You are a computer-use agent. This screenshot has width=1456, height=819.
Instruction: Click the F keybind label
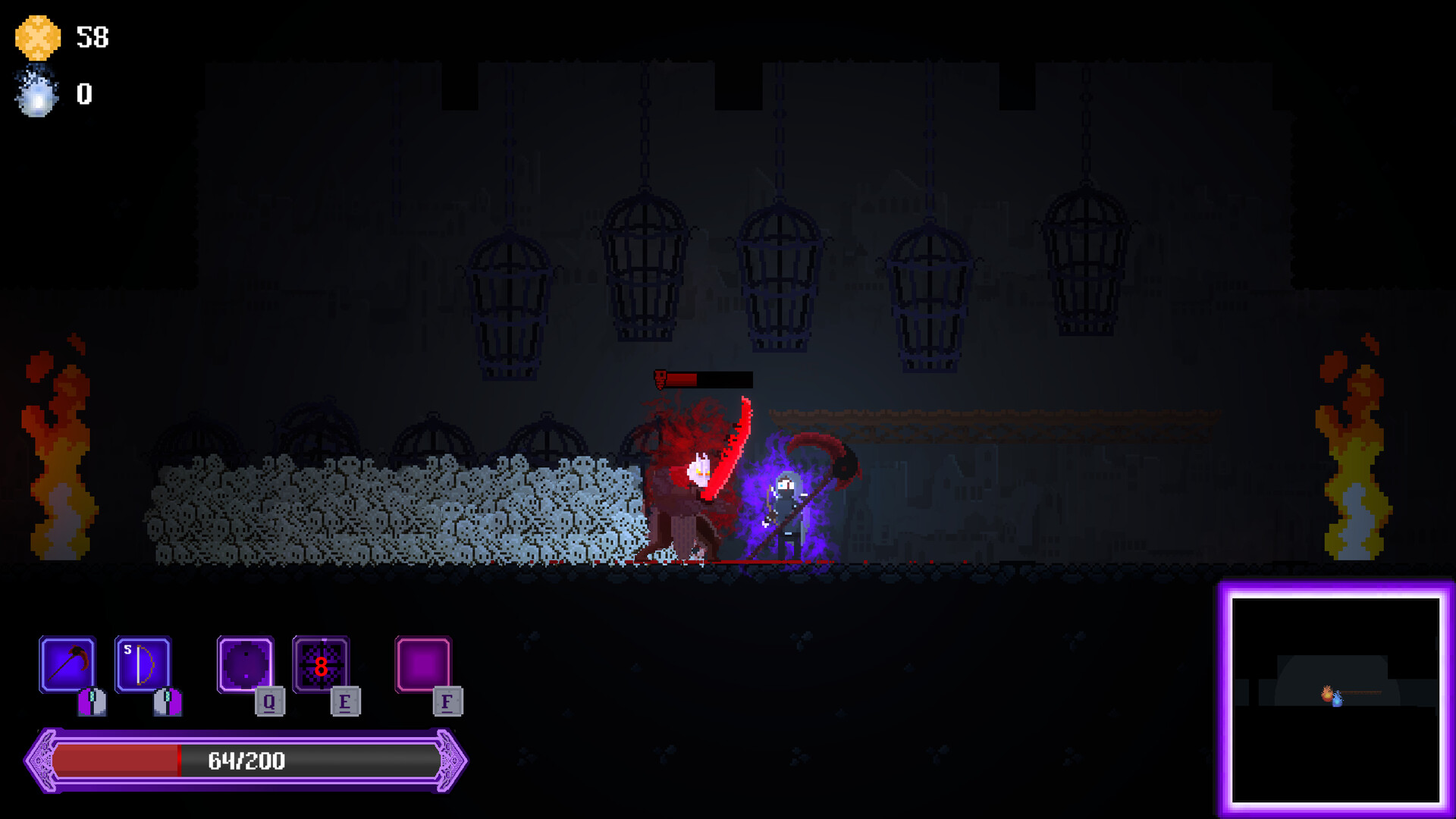tap(447, 701)
